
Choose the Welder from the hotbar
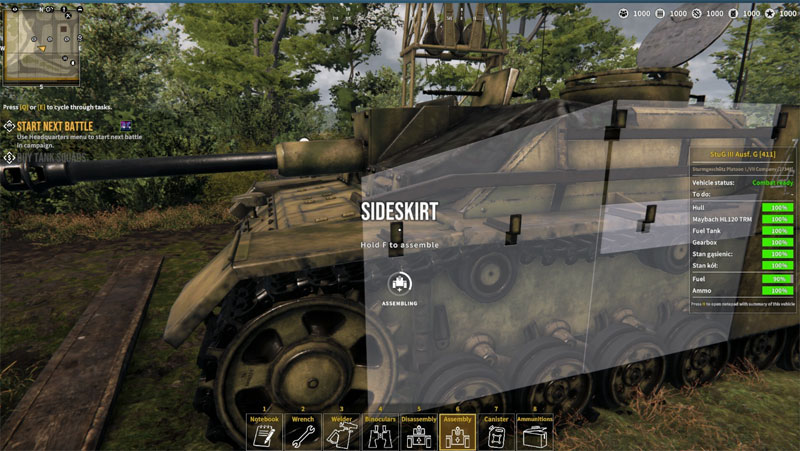pos(341,432)
